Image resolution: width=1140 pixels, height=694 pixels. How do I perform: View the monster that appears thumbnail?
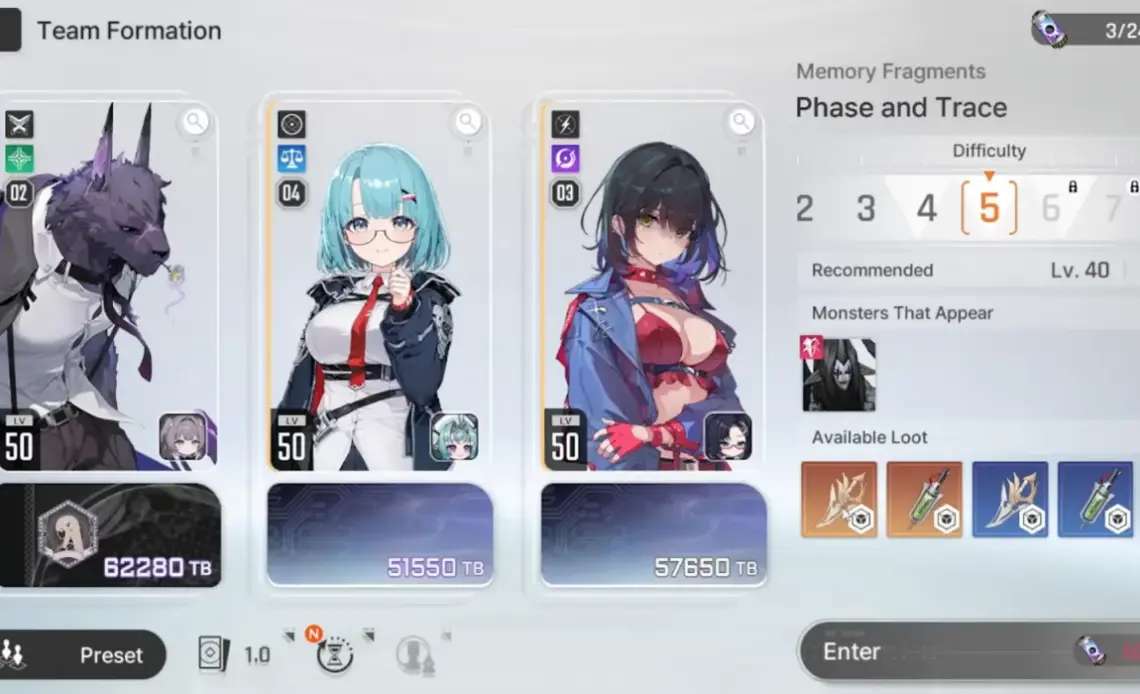tap(839, 374)
